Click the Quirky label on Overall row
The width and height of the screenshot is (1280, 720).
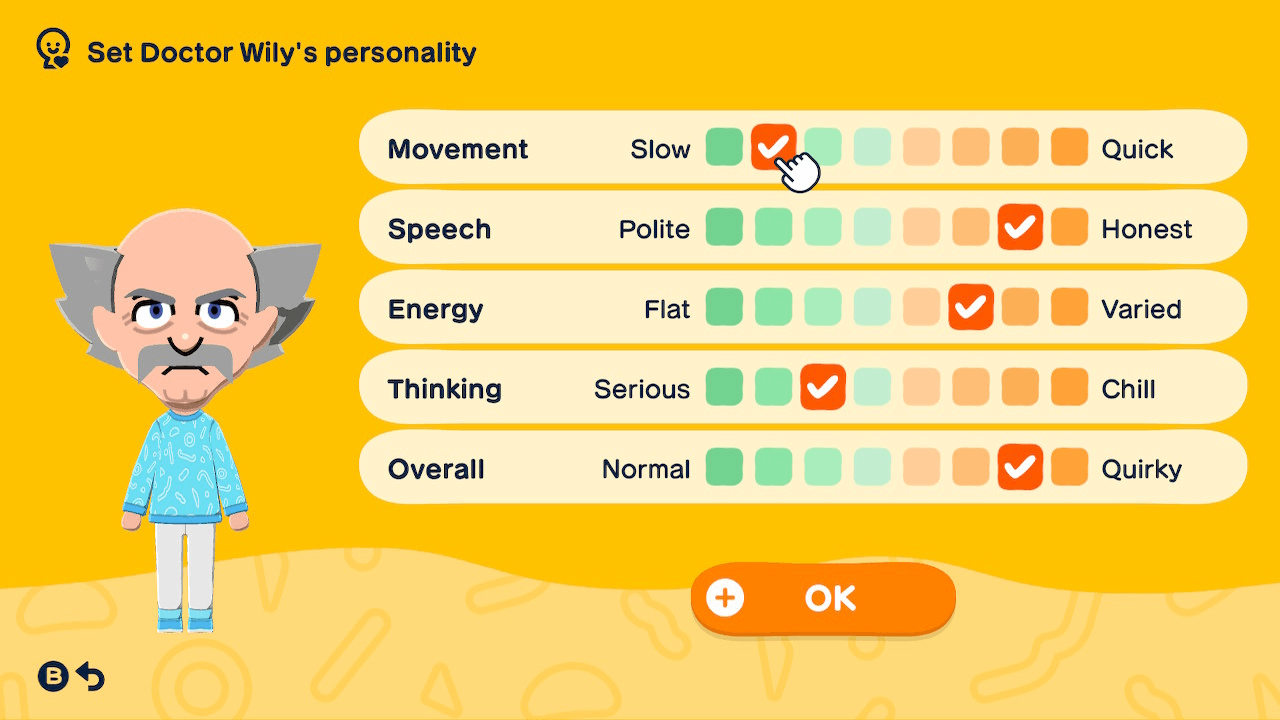point(1142,468)
